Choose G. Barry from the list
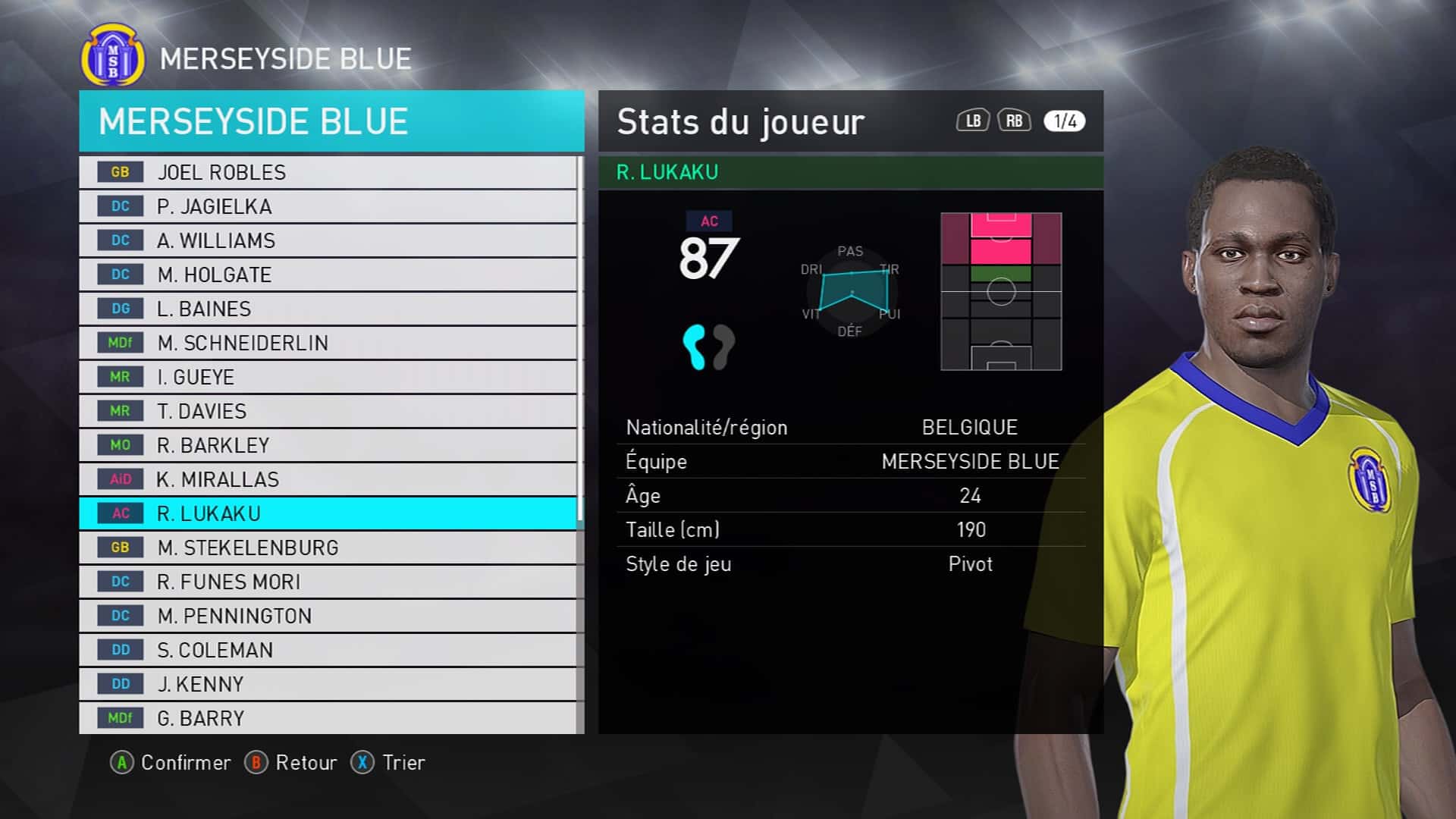1456x819 pixels. pyautogui.click(x=328, y=717)
